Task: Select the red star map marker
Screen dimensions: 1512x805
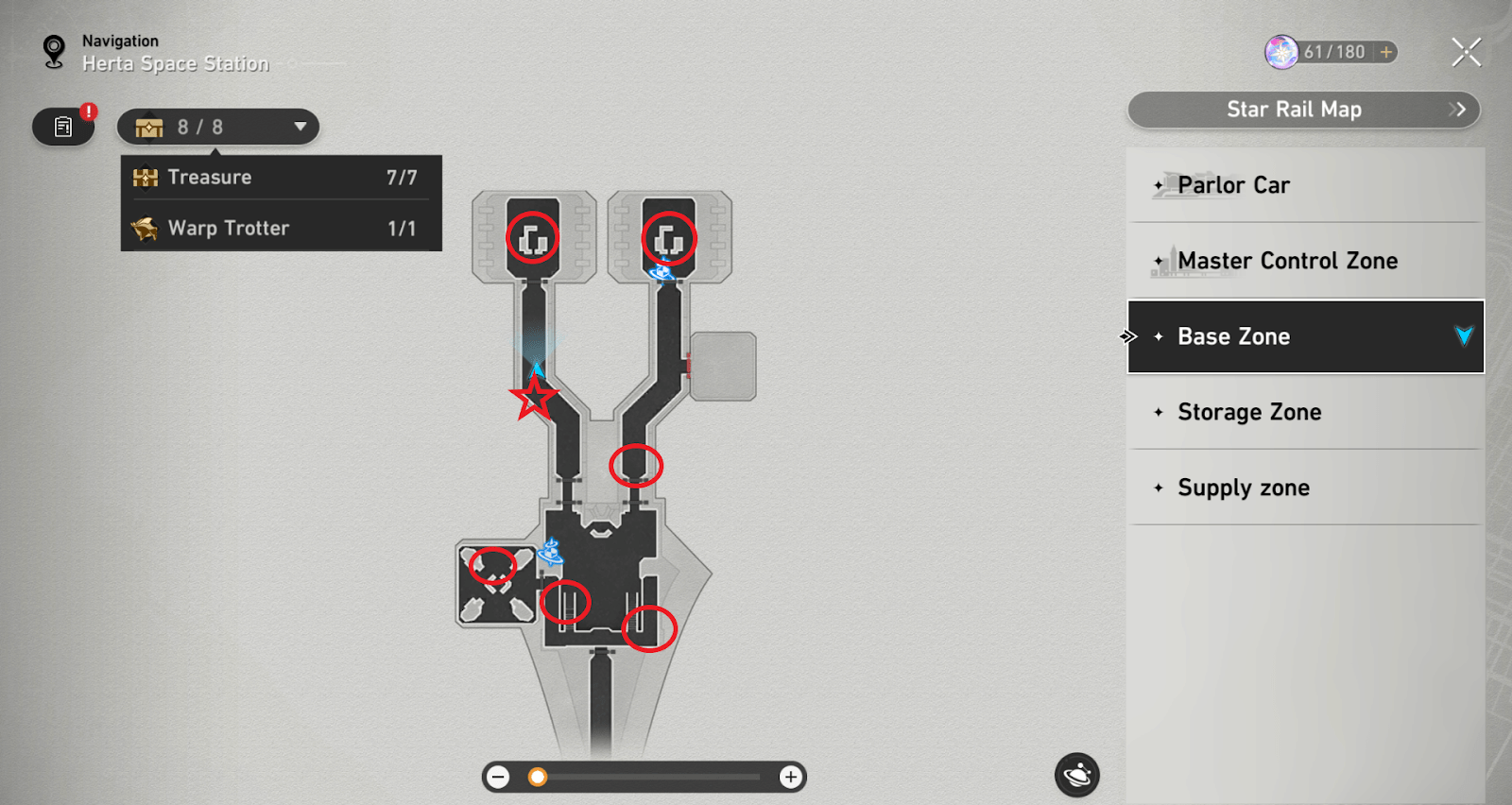Action: click(534, 399)
